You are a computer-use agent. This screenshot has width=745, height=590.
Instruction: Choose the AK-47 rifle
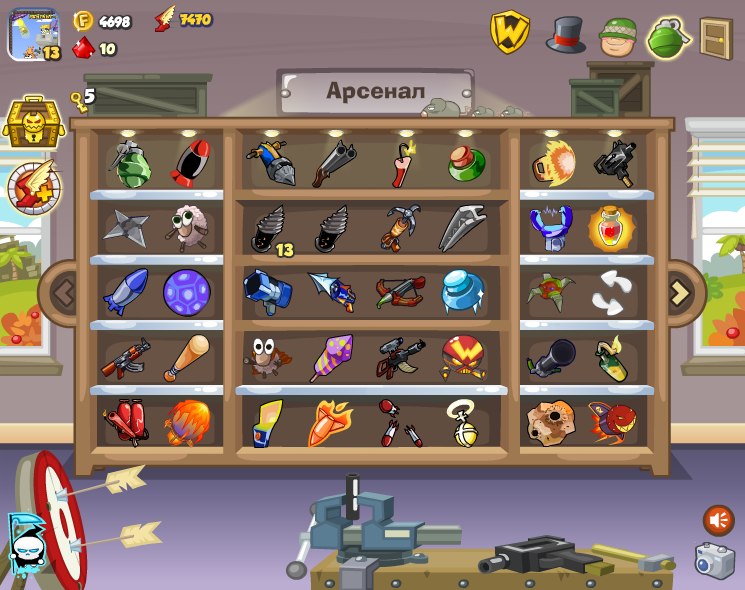tap(126, 357)
